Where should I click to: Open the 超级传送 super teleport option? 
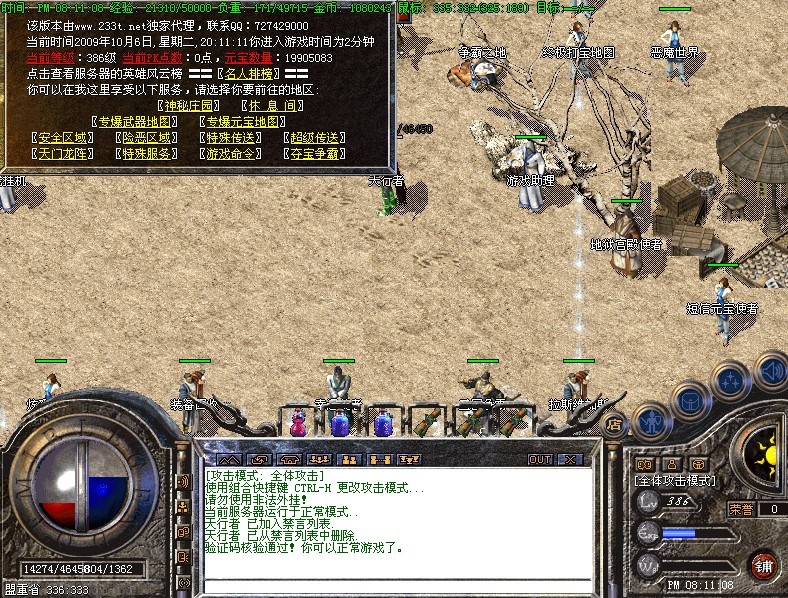[313, 138]
